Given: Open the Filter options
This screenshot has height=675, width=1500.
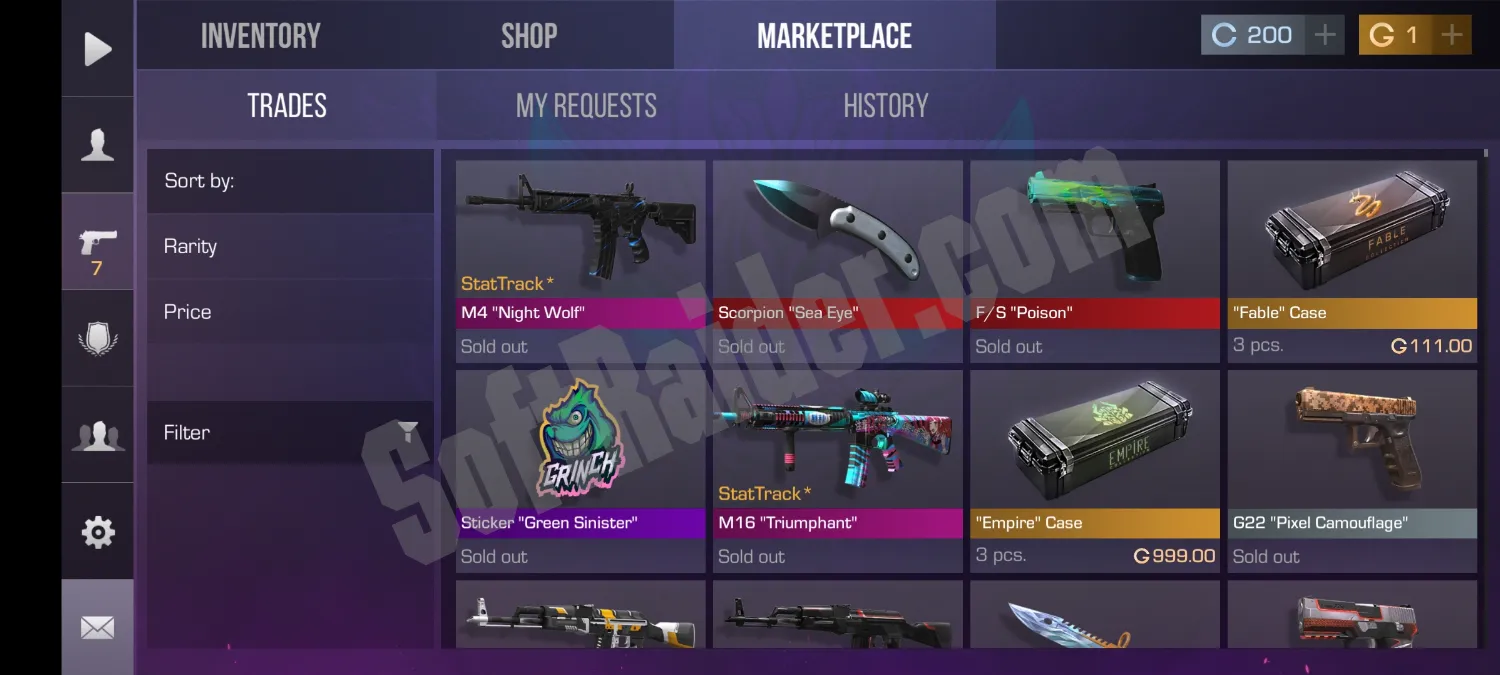Looking at the screenshot, I should [290, 433].
